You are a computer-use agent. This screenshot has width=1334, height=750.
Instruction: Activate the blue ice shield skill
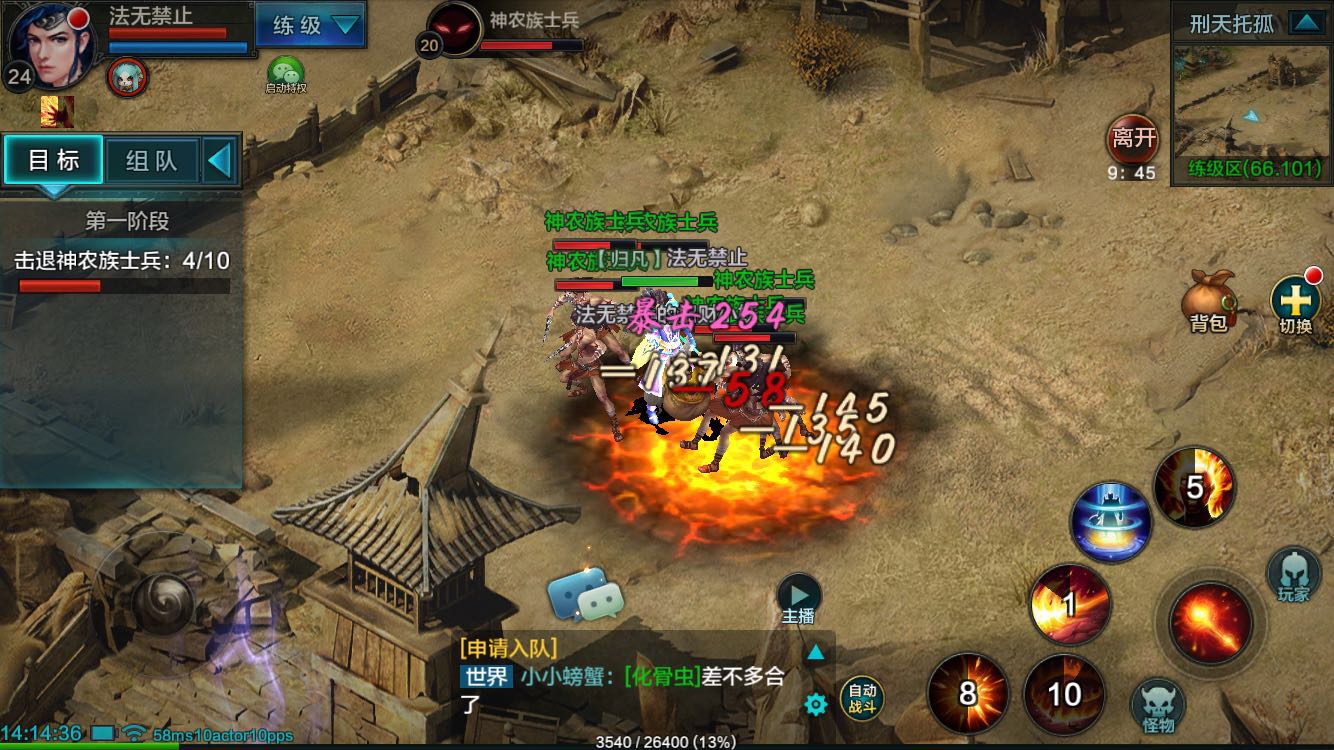click(x=1110, y=522)
